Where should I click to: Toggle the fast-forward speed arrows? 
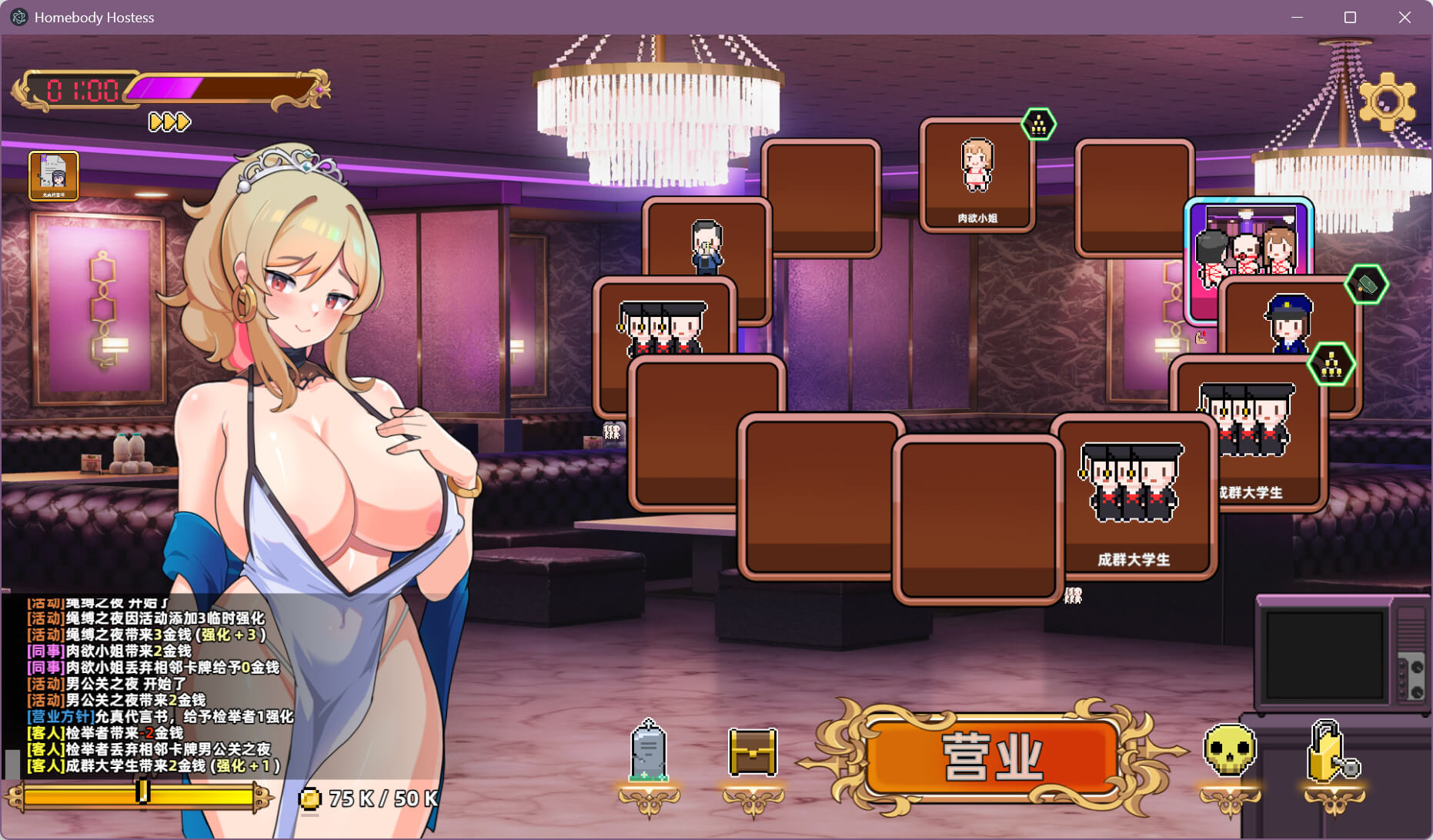tap(169, 122)
